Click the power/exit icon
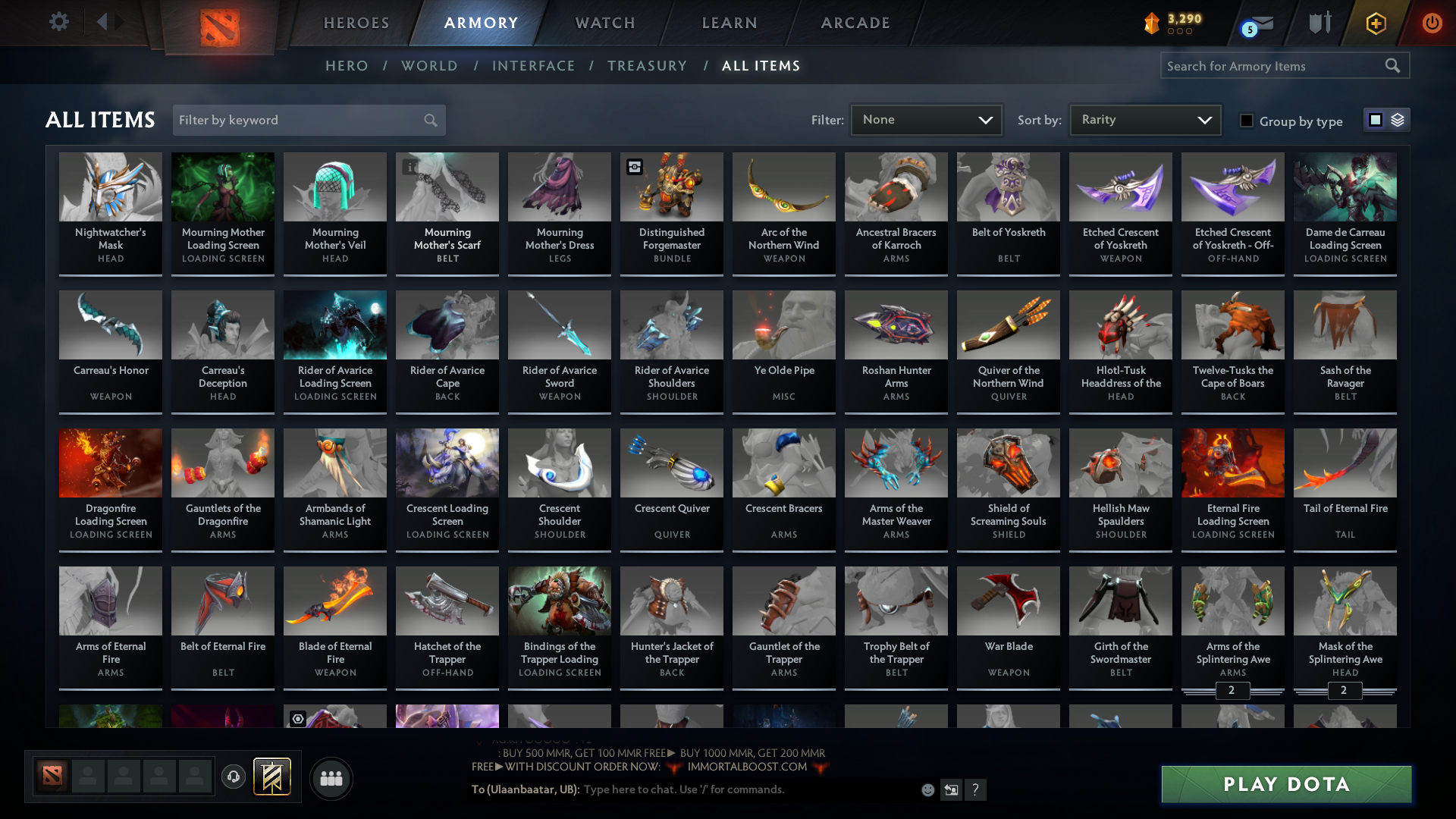 [x=1432, y=24]
